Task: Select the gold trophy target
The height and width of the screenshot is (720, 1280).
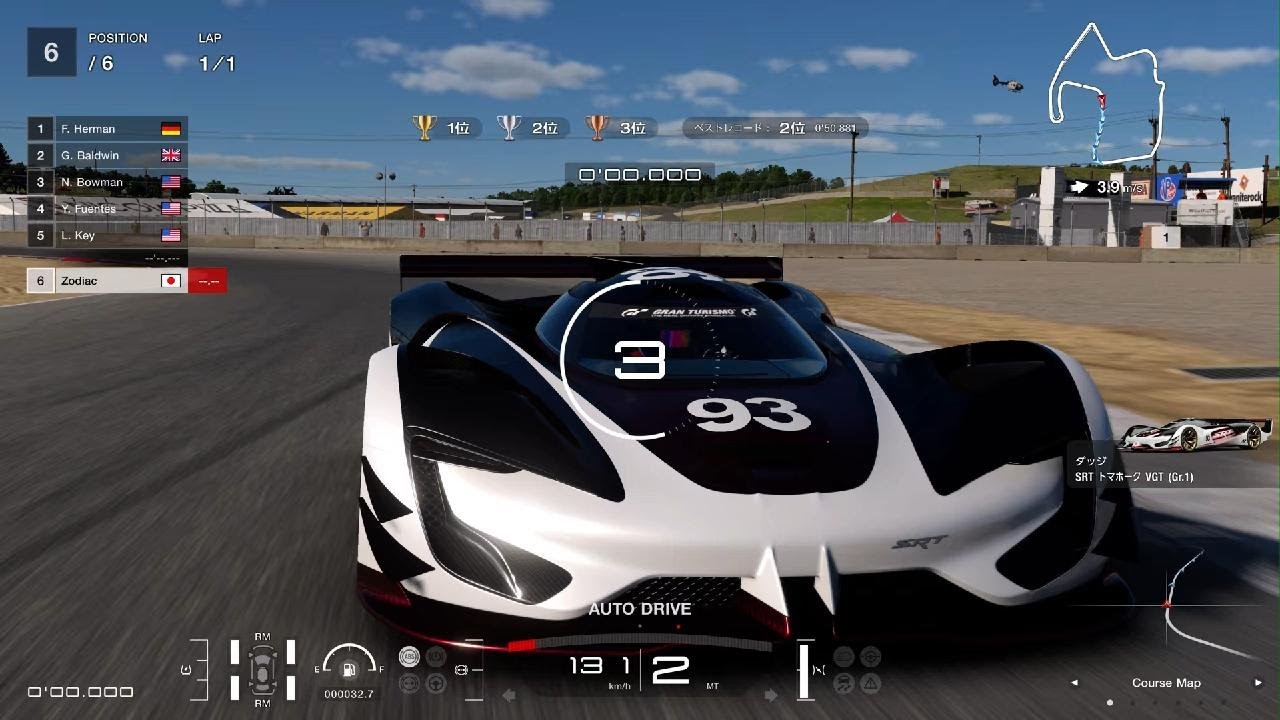Action: pyautogui.click(x=424, y=127)
